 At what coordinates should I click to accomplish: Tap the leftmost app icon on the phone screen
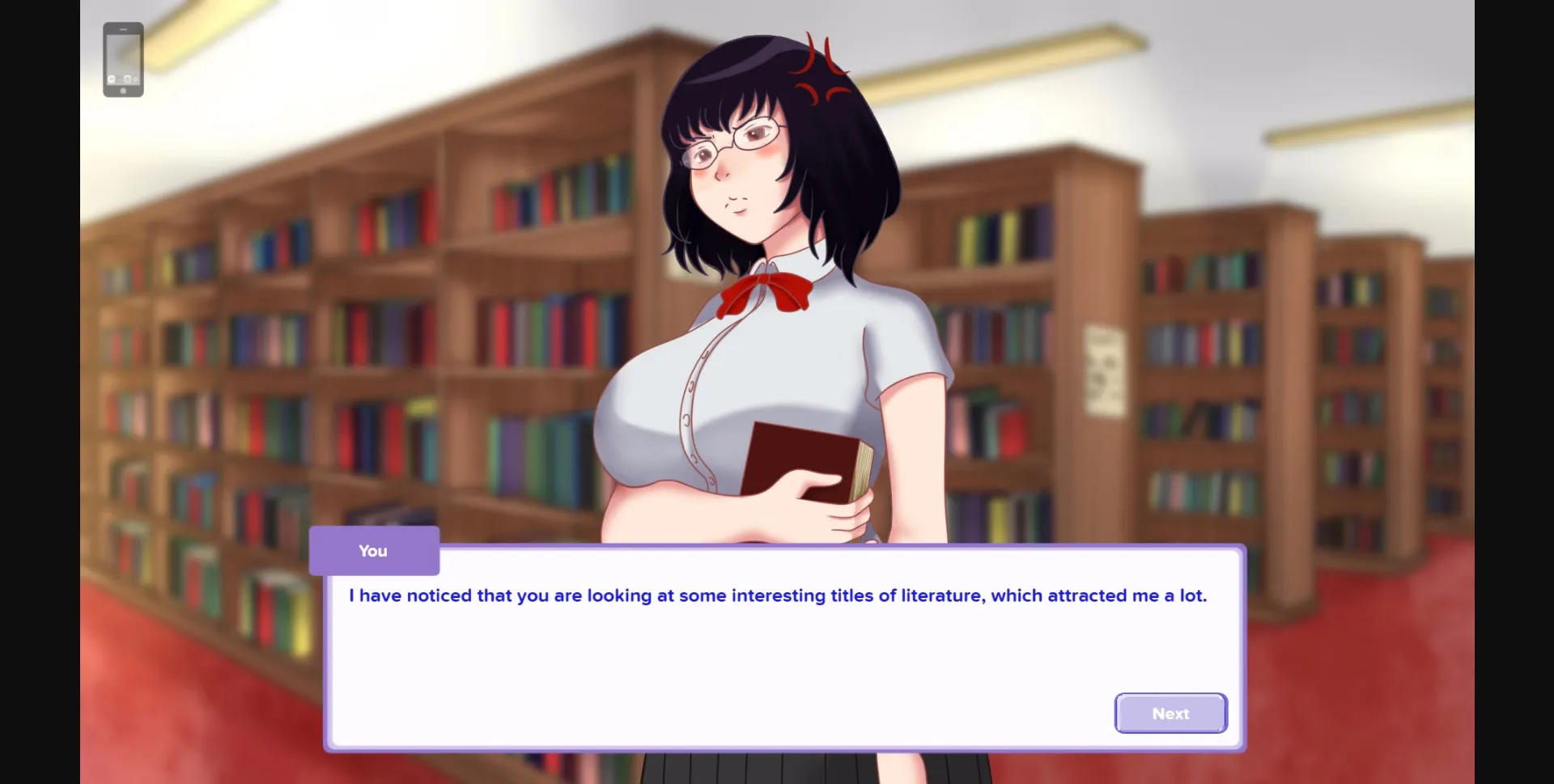[112, 79]
